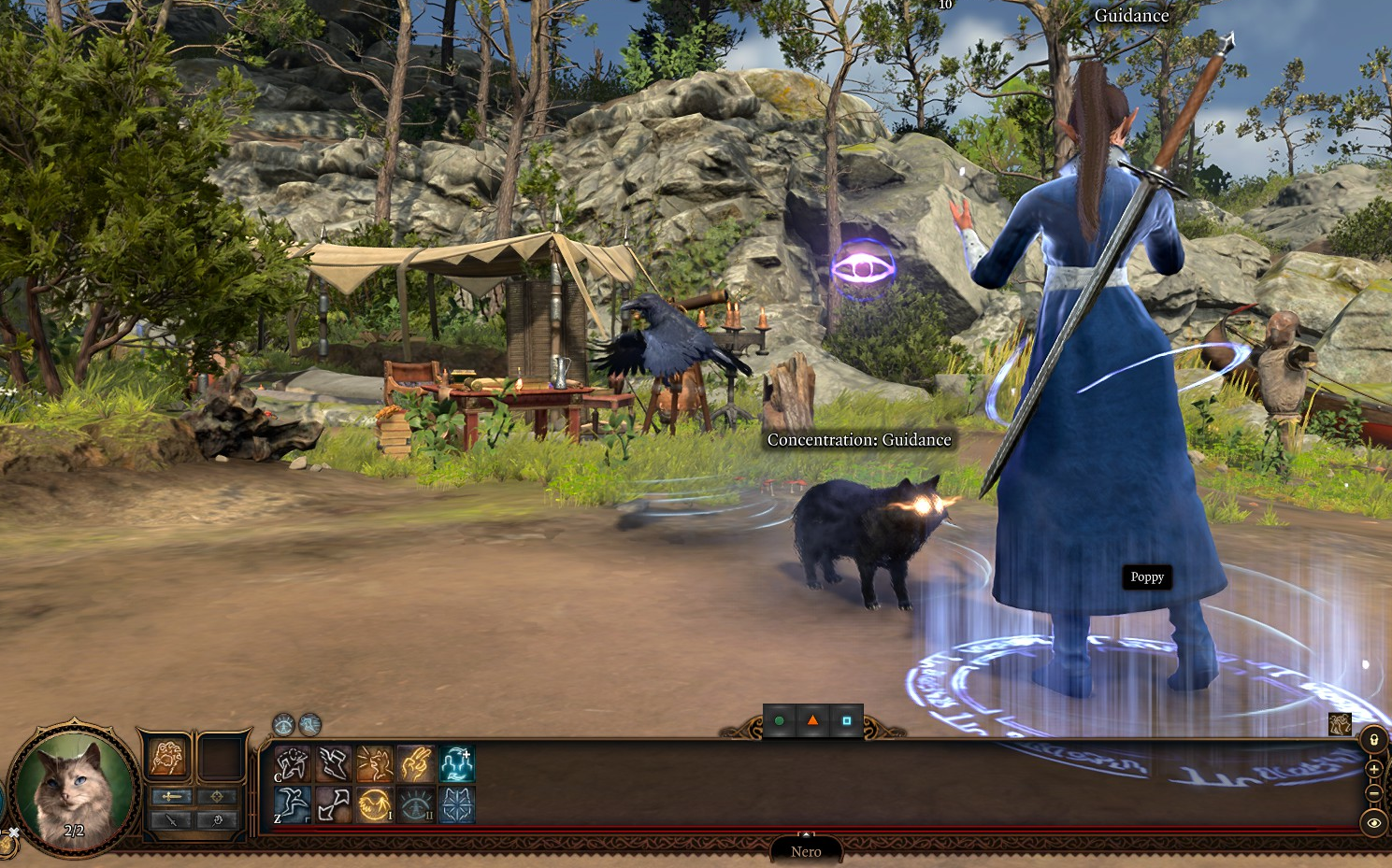Use the diagonal arrows Shove action
This screenshot has width=1392, height=868.
334,804
